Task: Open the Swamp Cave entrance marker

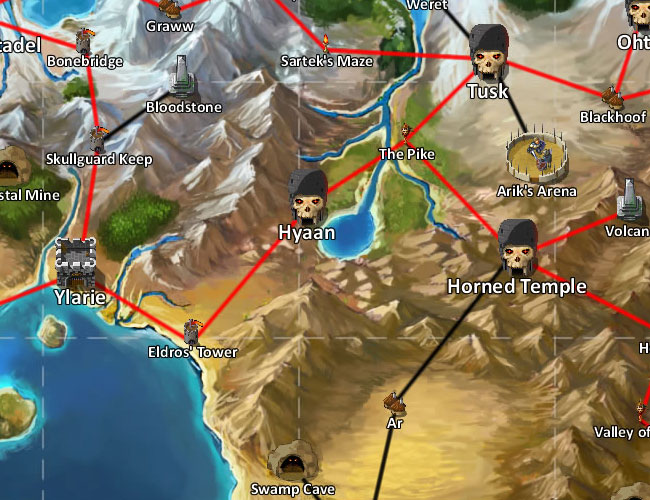Action: point(290,462)
